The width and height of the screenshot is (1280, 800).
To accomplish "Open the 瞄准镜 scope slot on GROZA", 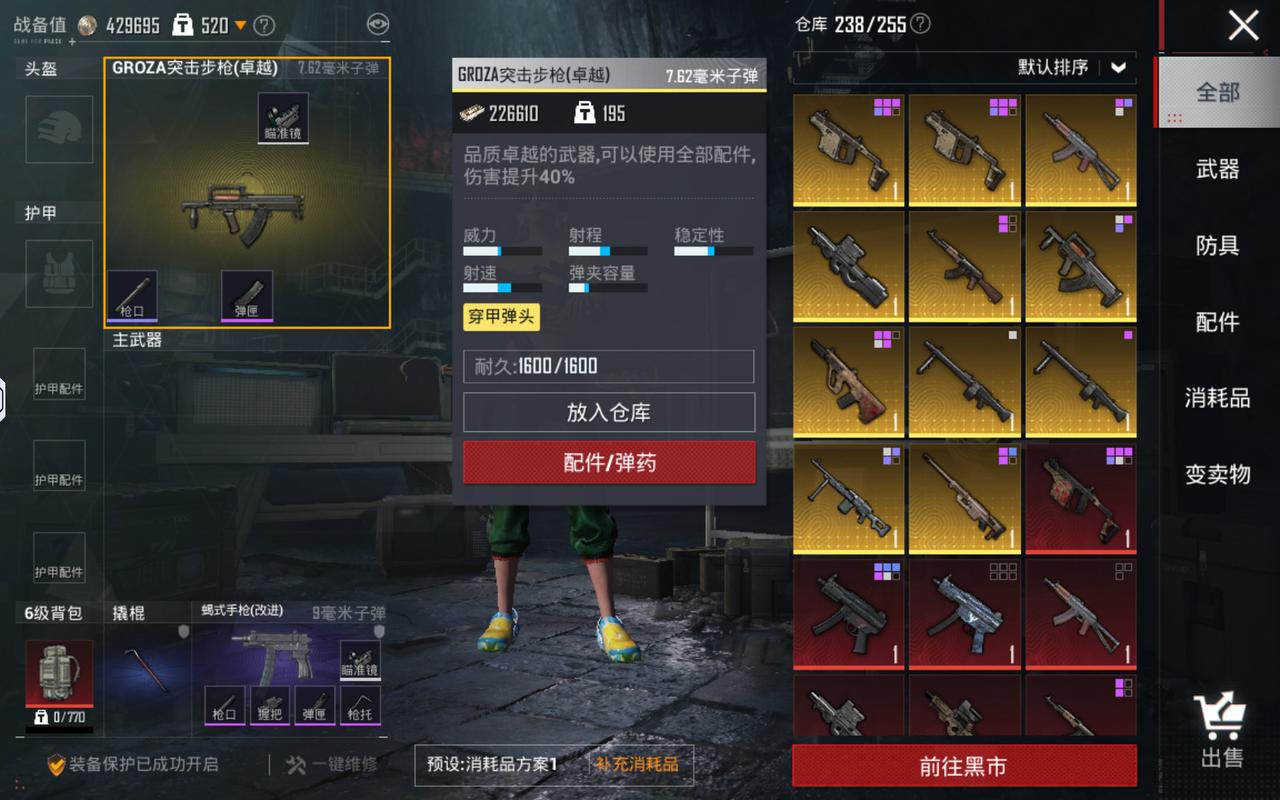I will tap(281, 117).
